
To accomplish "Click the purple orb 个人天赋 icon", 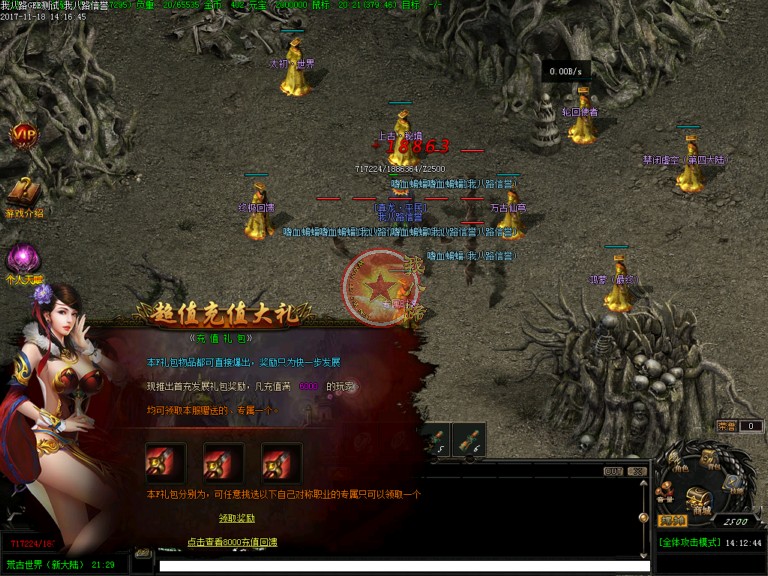I will coord(24,260).
